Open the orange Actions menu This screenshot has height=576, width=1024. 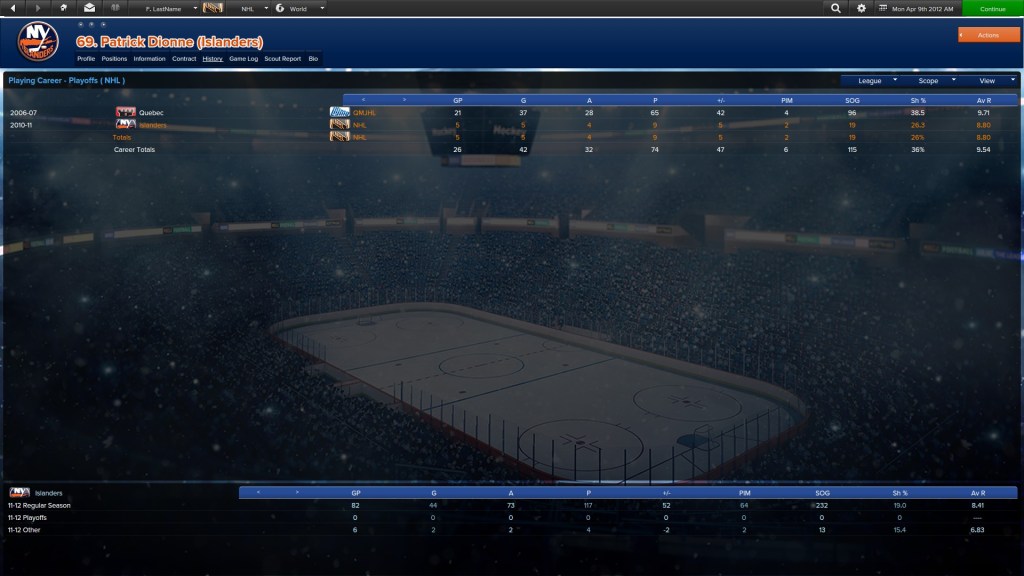(988, 35)
